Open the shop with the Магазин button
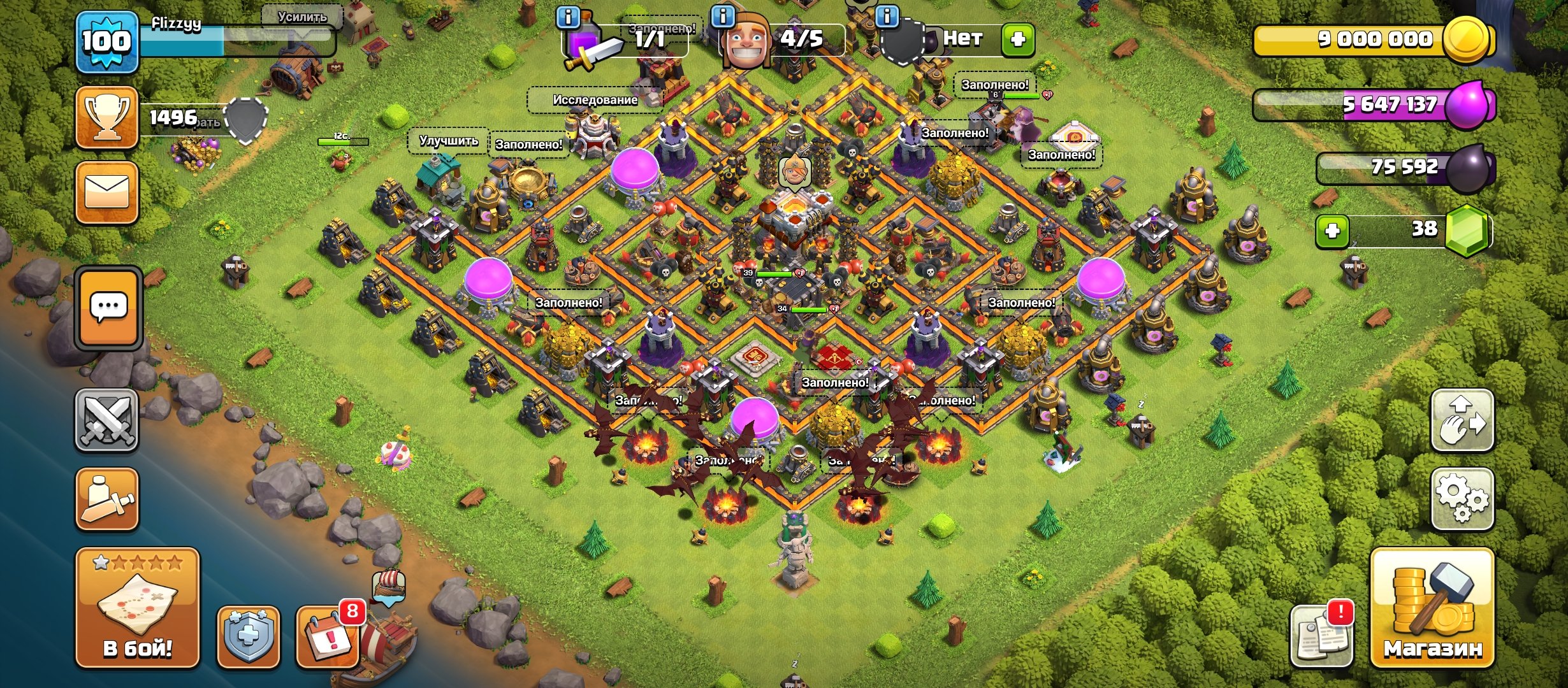The image size is (1568, 688). click(1432, 607)
